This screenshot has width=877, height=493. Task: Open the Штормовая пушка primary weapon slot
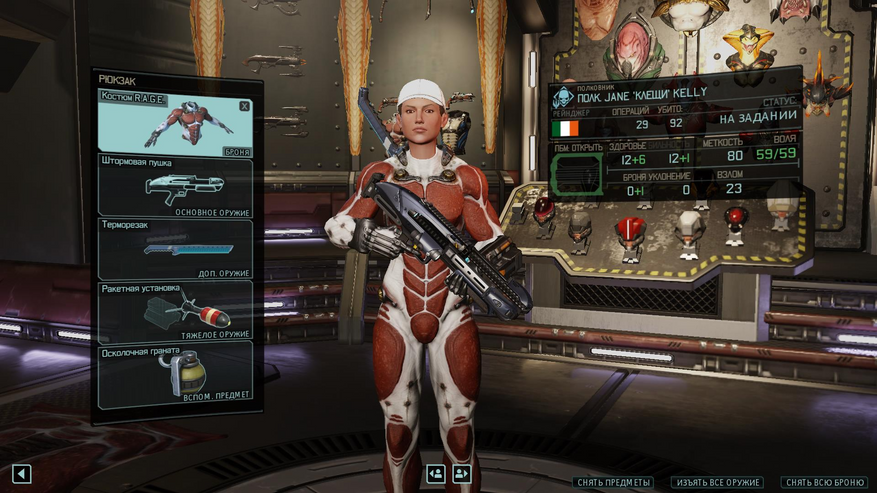pos(175,185)
